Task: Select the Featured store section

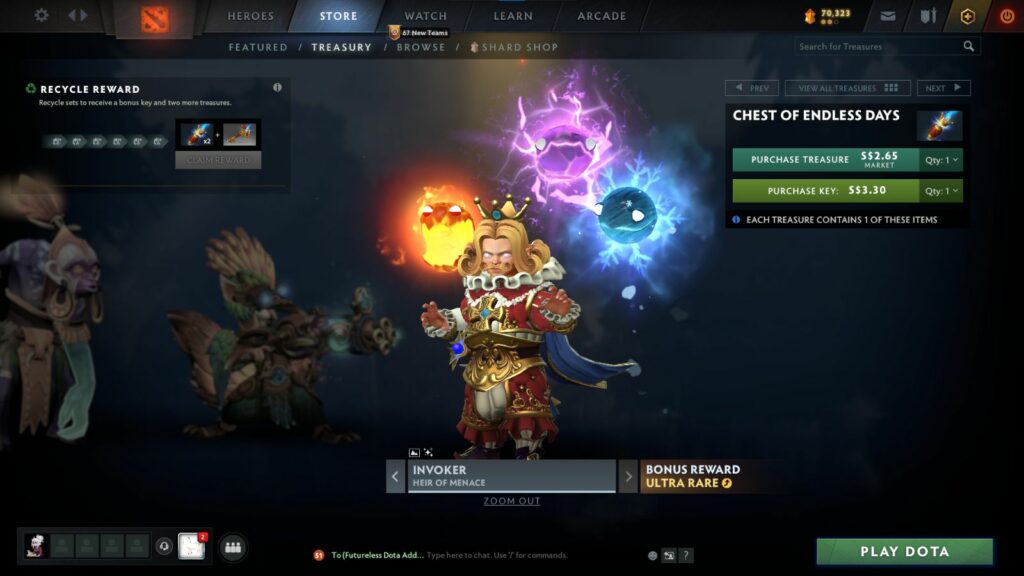Action: (258, 47)
